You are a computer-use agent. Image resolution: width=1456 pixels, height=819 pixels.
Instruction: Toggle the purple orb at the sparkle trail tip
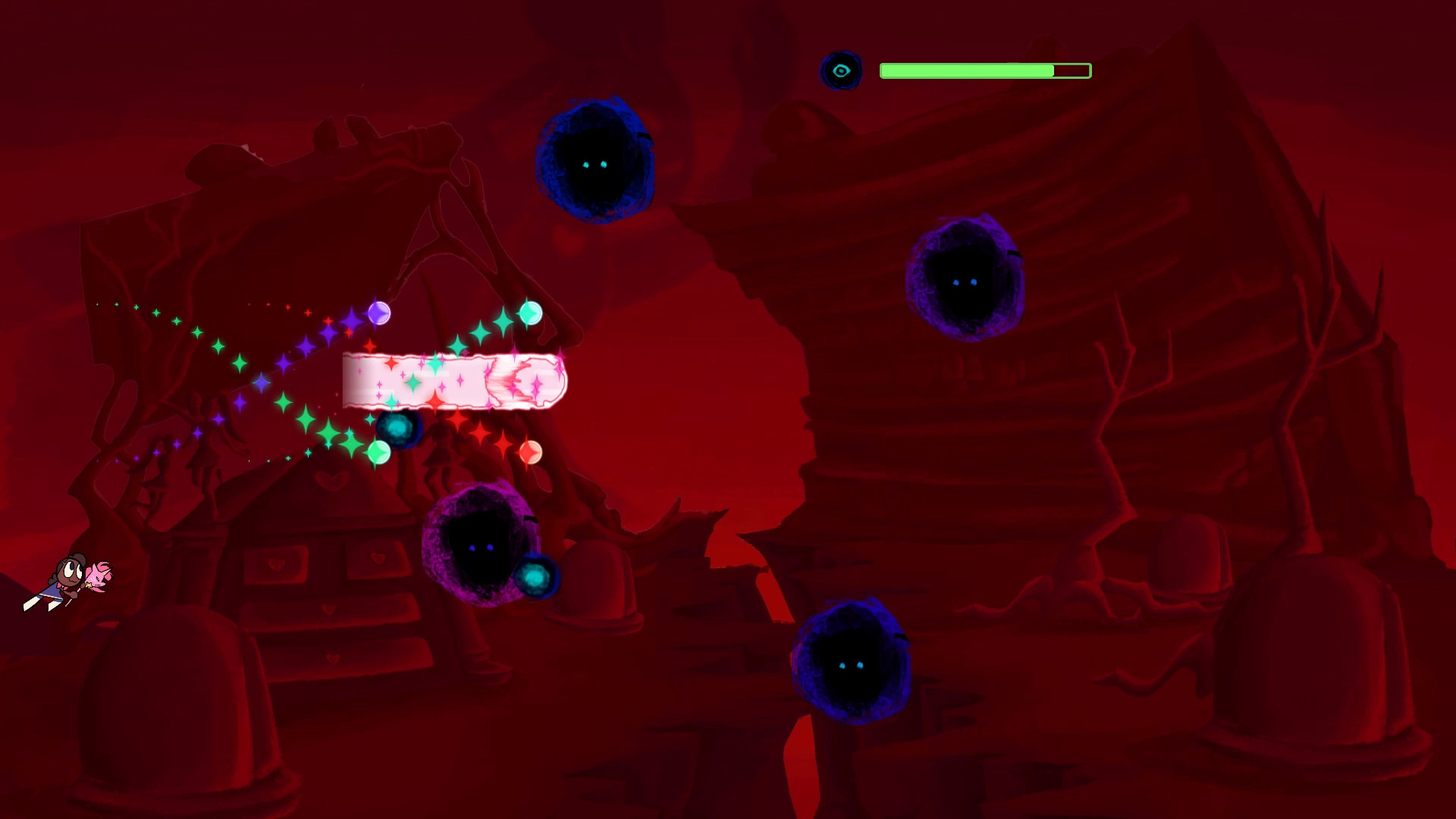[378, 312]
